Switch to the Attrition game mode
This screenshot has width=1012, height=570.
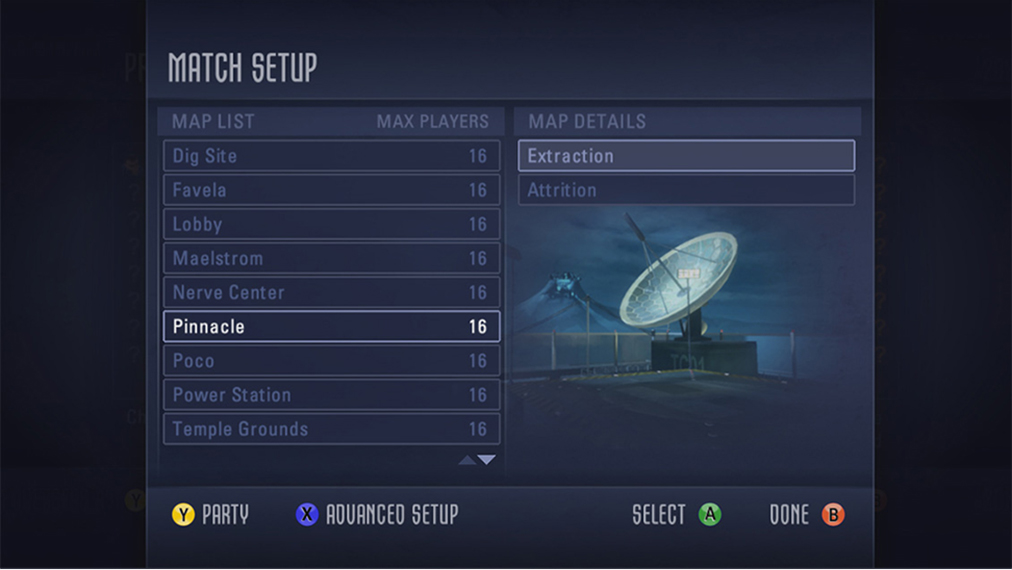tap(686, 190)
